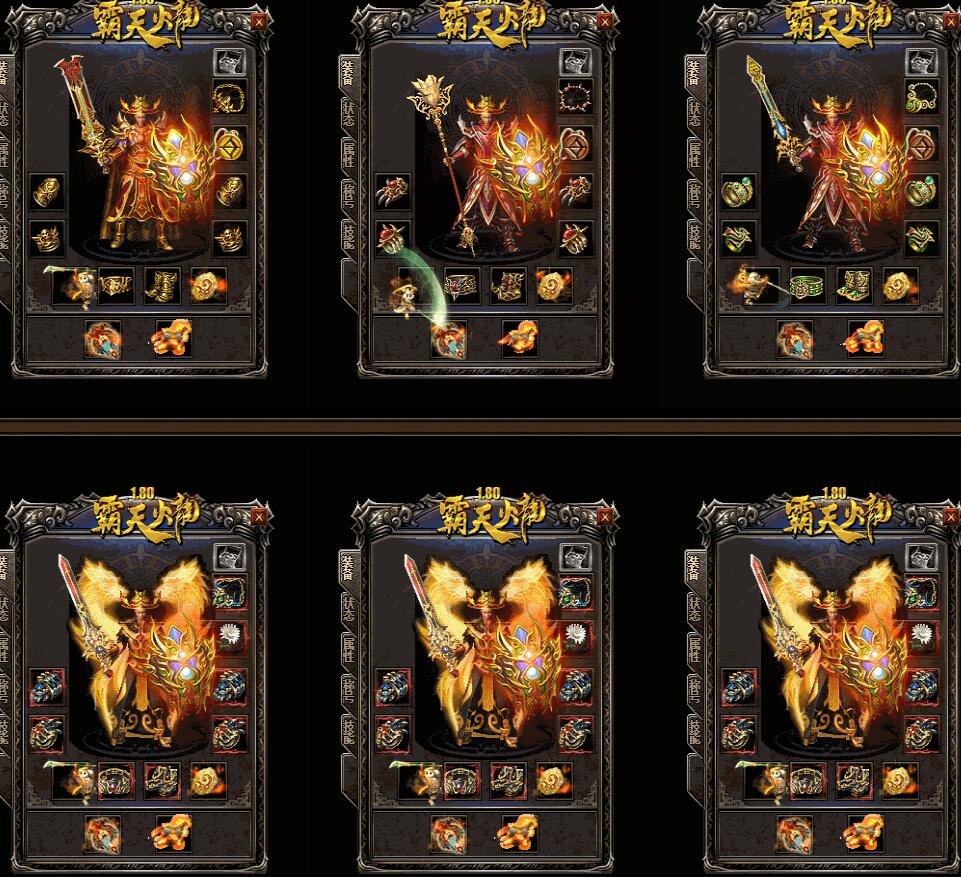Screen dimensions: 961x877
Task: Close the panel showing the golden staff mage
Action: 605,19
